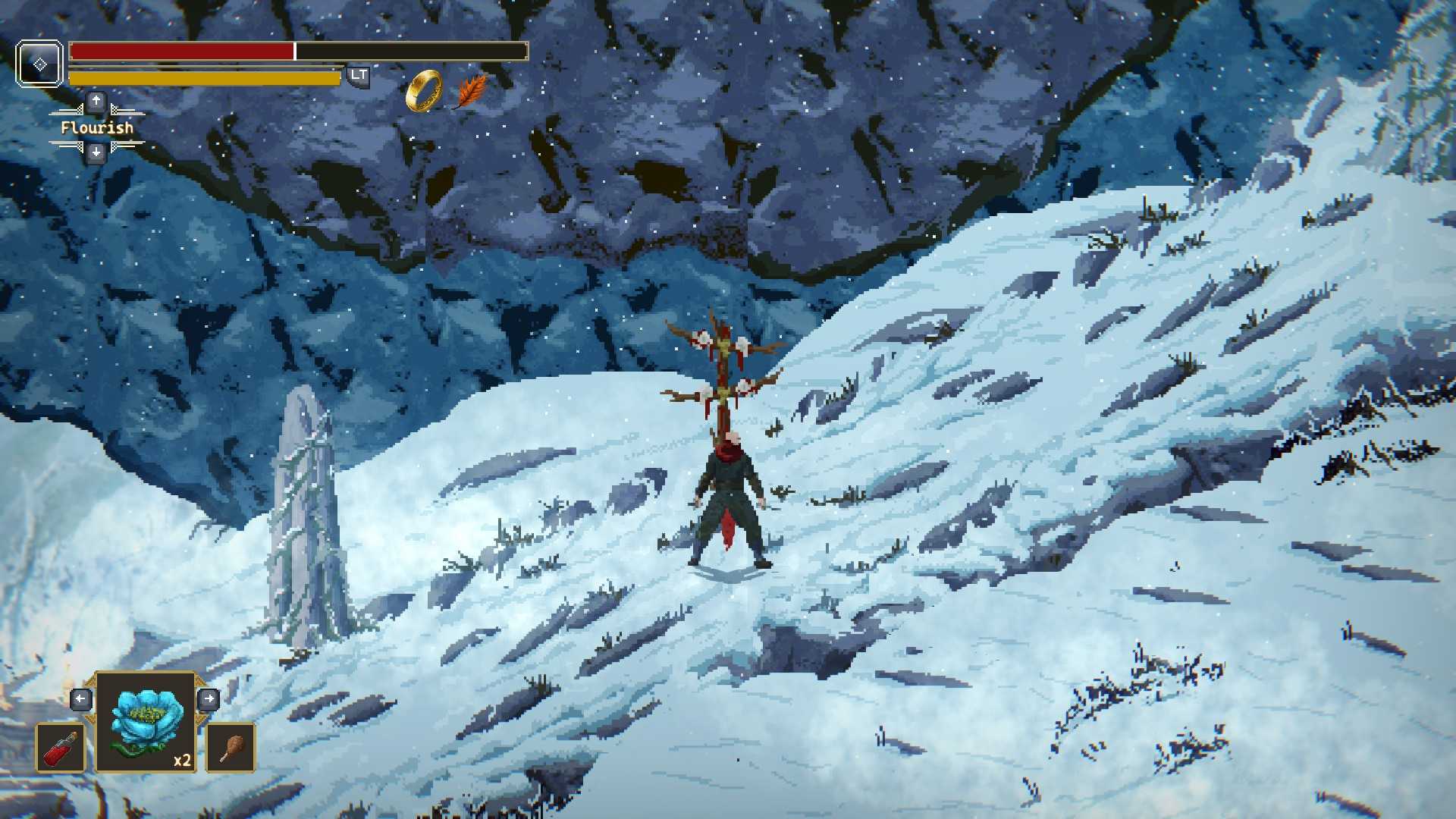Select the roasted drumstick item slot
The image size is (1456, 819).
(231, 748)
